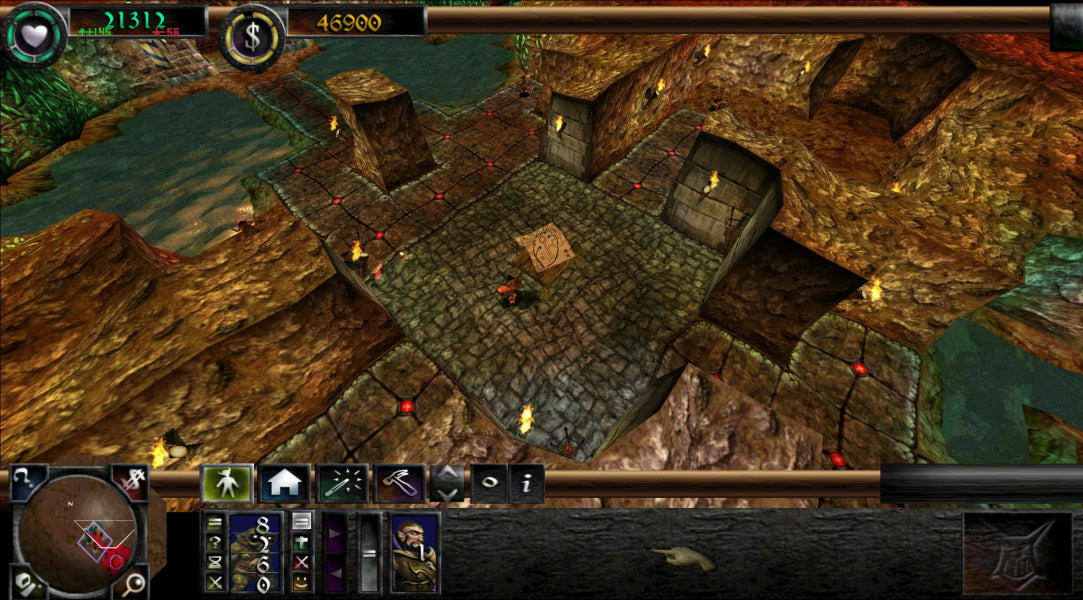Click the green plus creature filter
The height and width of the screenshot is (600, 1083).
(x=301, y=541)
